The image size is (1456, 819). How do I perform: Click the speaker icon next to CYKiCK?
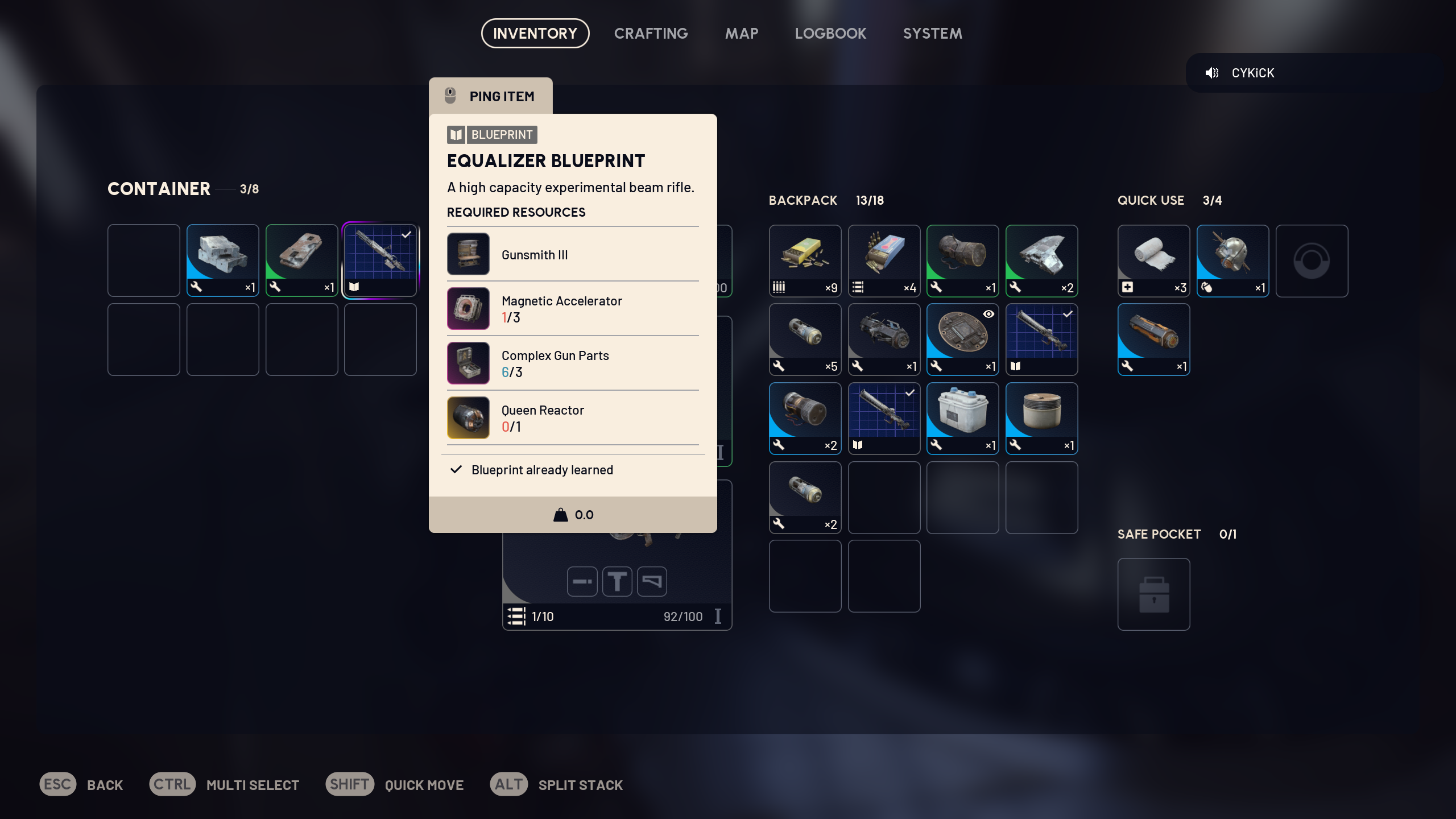pyautogui.click(x=1213, y=72)
